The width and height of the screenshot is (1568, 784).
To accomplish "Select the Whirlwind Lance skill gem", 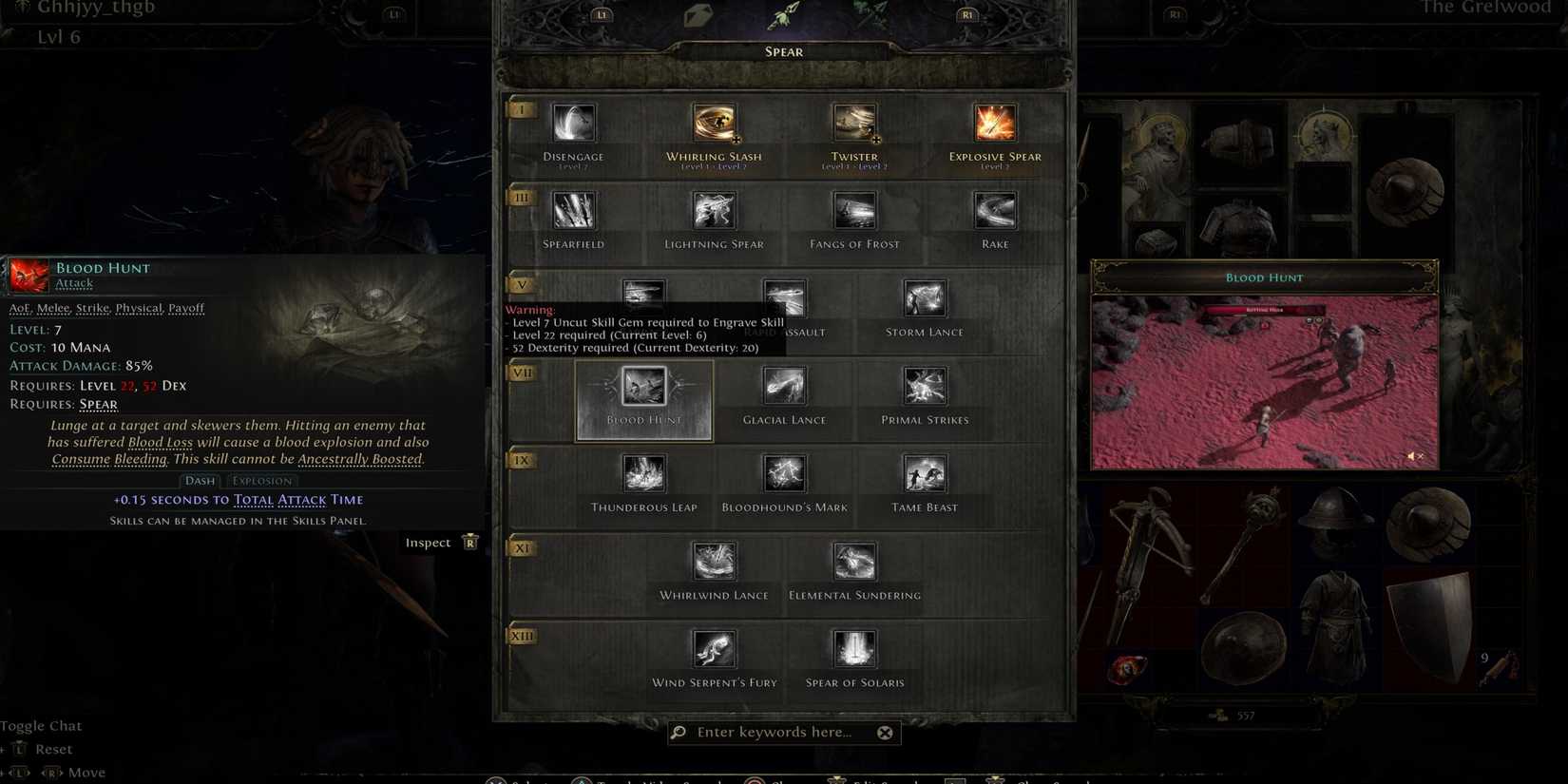I will click(x=714, y=561).
